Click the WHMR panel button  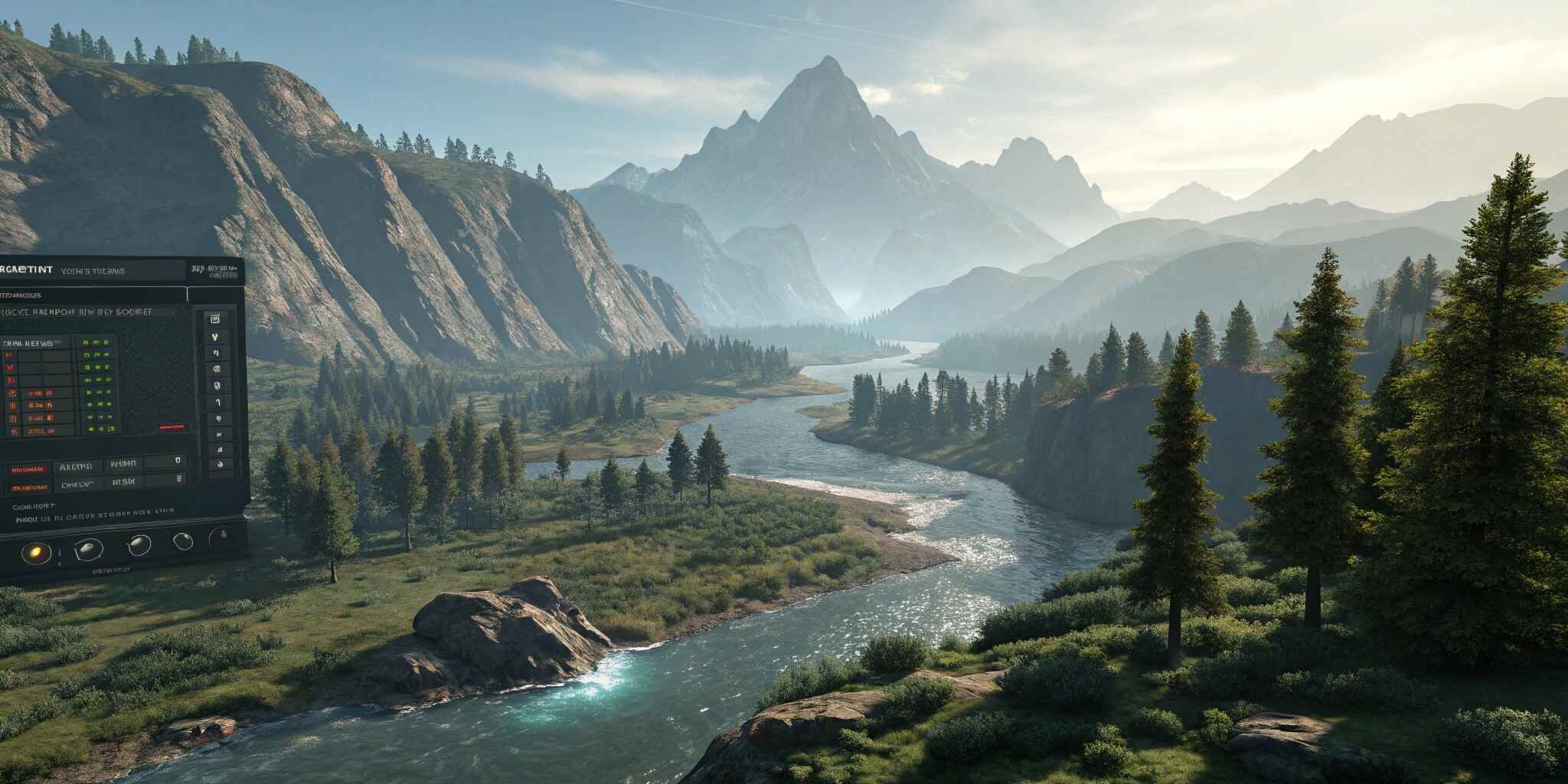pyautogui.click(x=122, y=464)
